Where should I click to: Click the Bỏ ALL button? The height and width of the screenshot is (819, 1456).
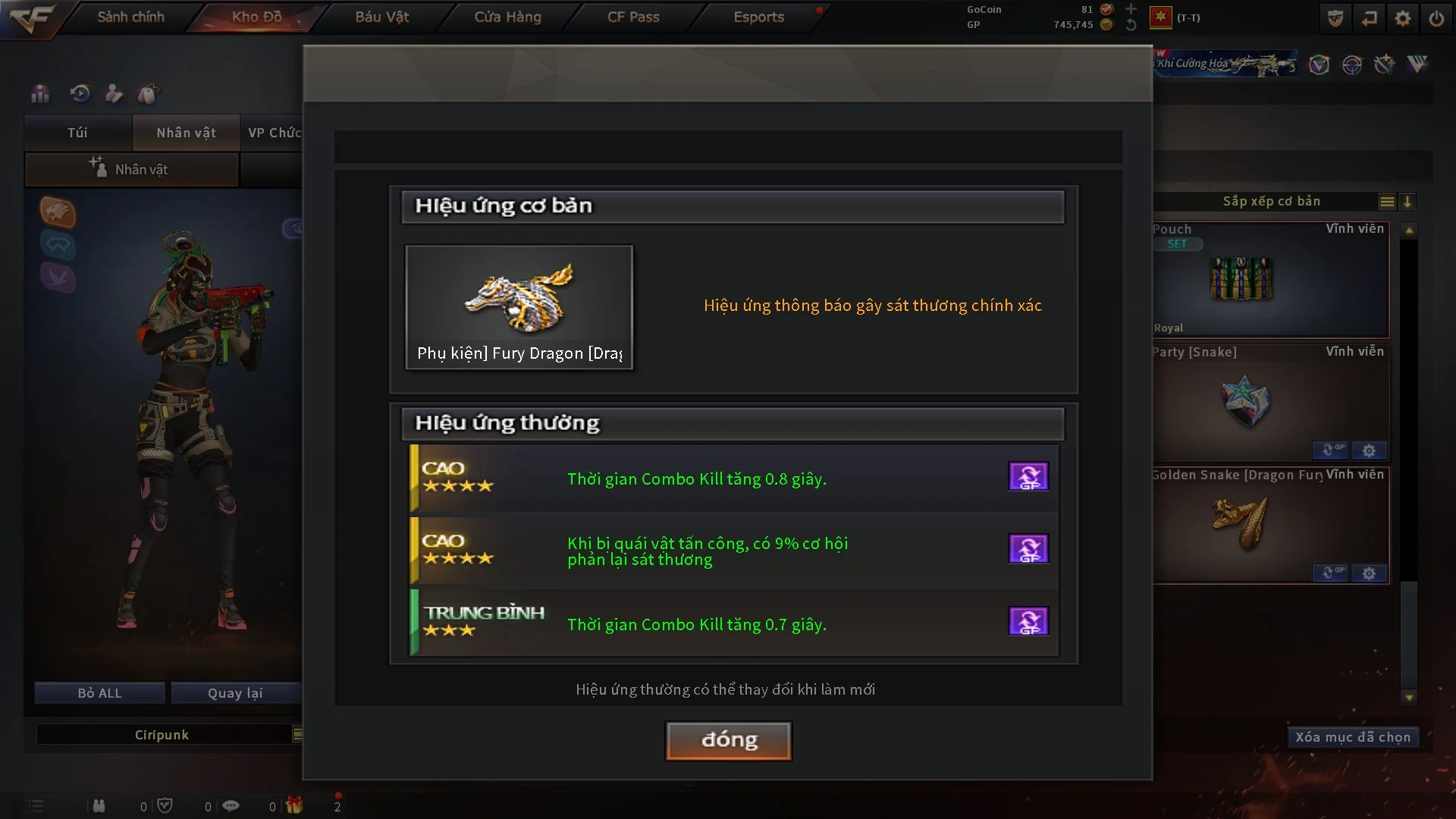(99, 693)
